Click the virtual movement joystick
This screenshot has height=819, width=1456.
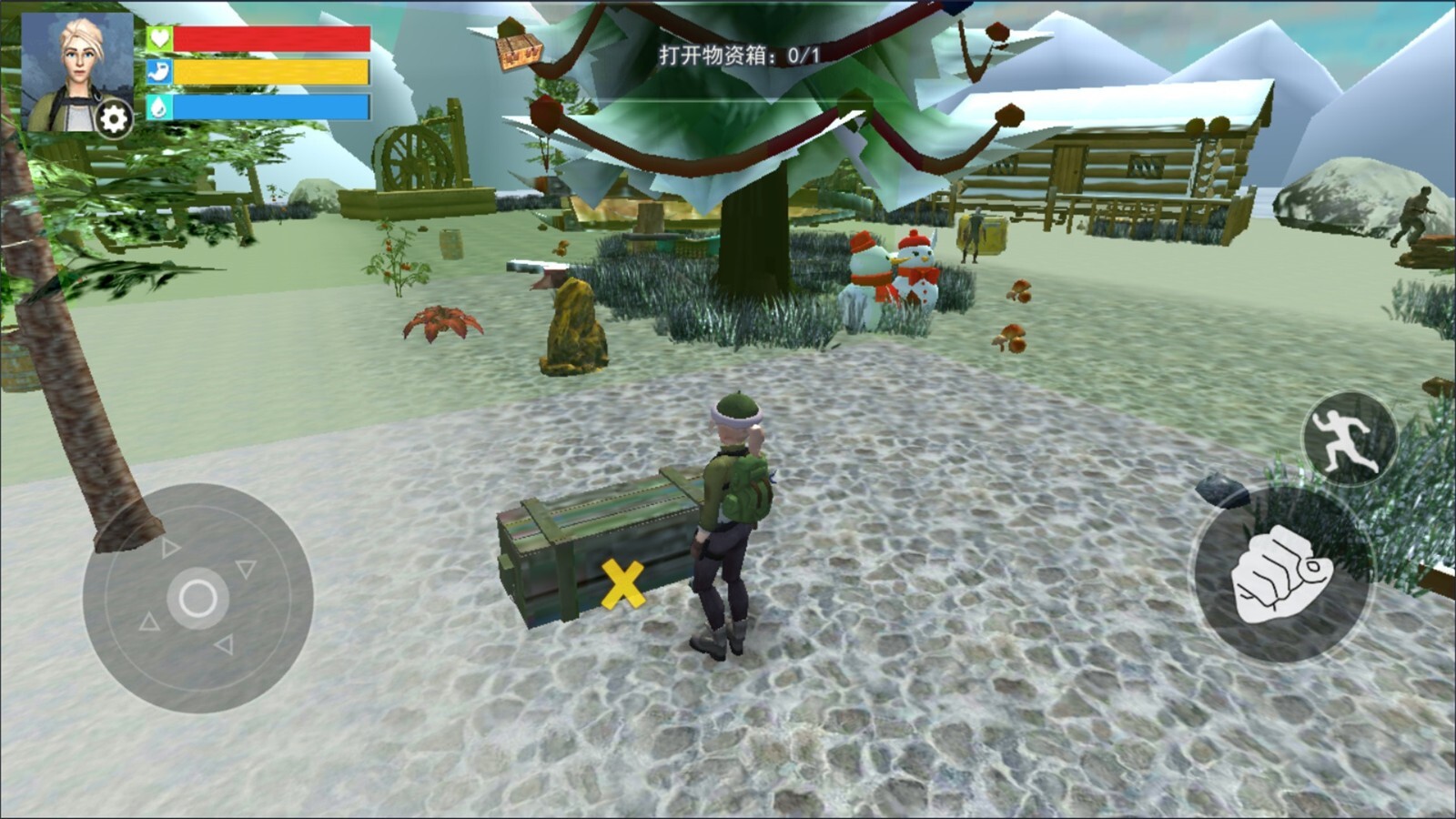[x=197, y=598]
